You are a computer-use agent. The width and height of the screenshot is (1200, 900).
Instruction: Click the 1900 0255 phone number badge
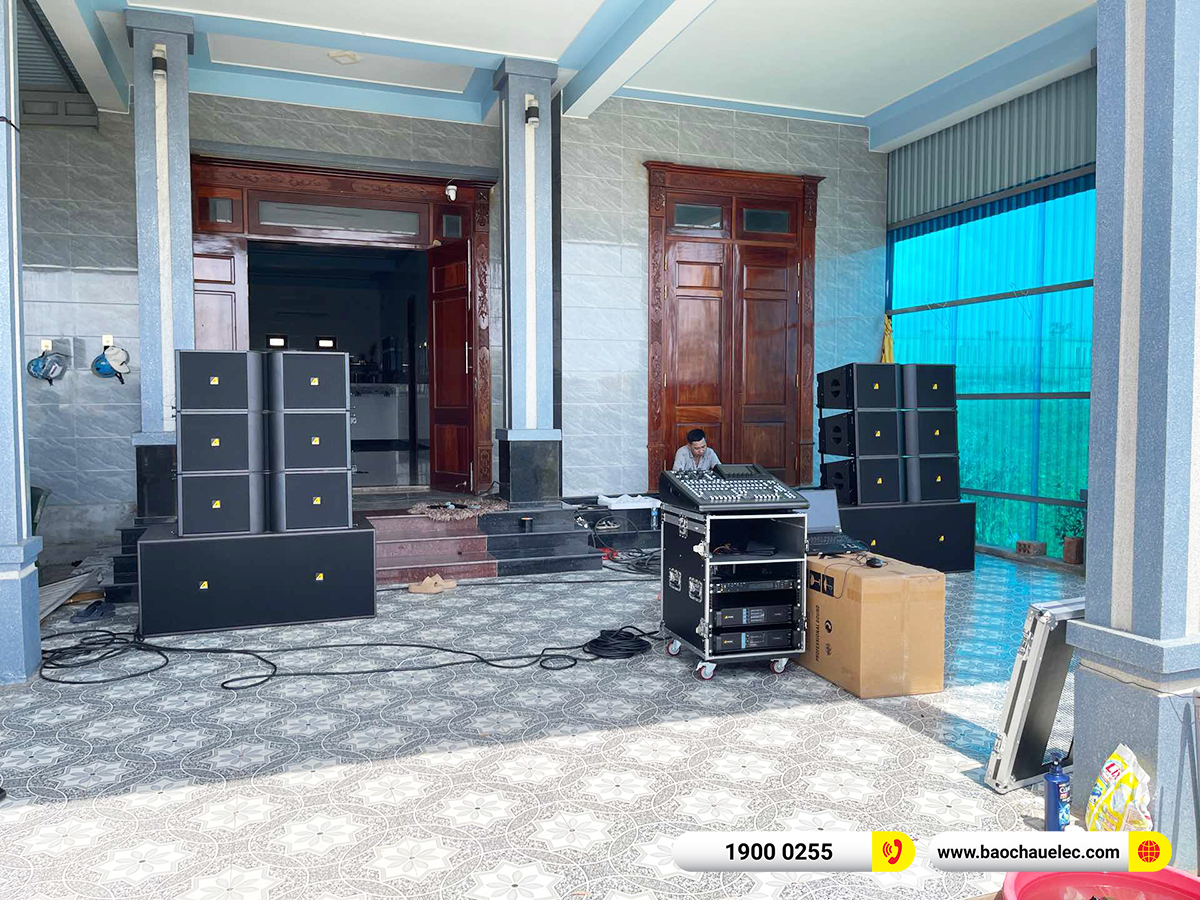coord(779,852)
